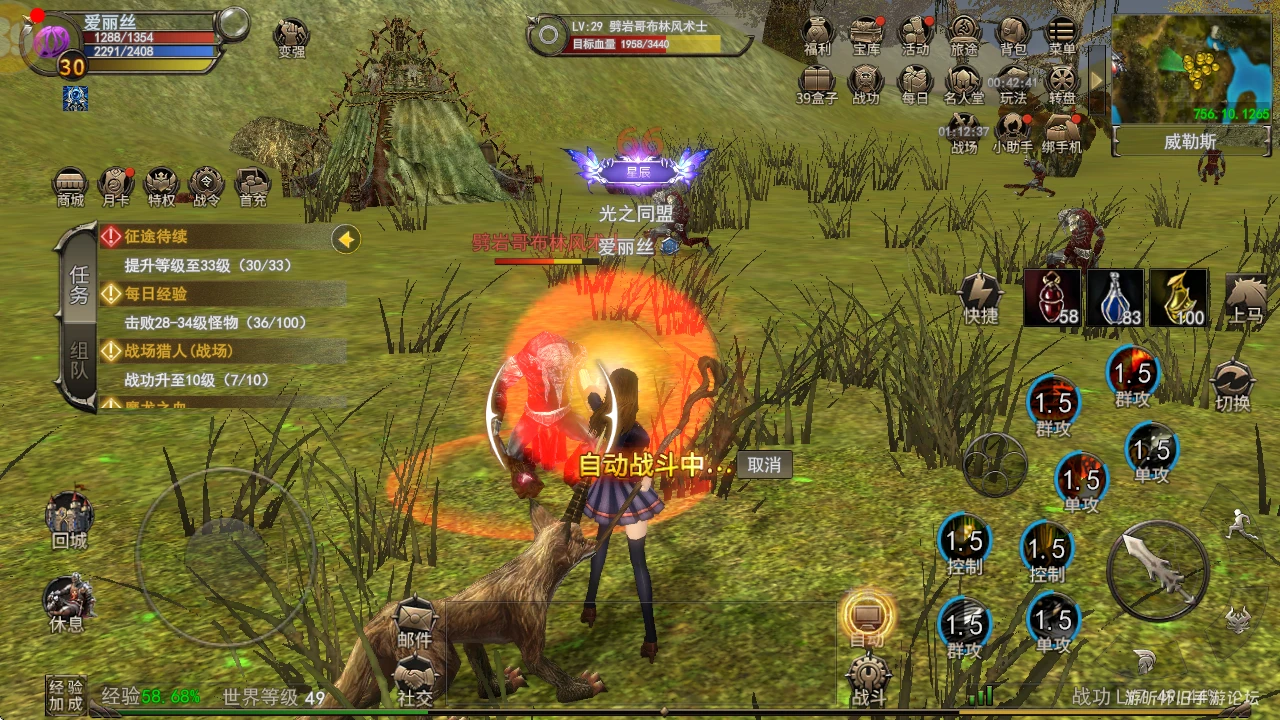Use the blue mana potion slot
Screen dimensions: 1280x720
[x=1115, y=297]
